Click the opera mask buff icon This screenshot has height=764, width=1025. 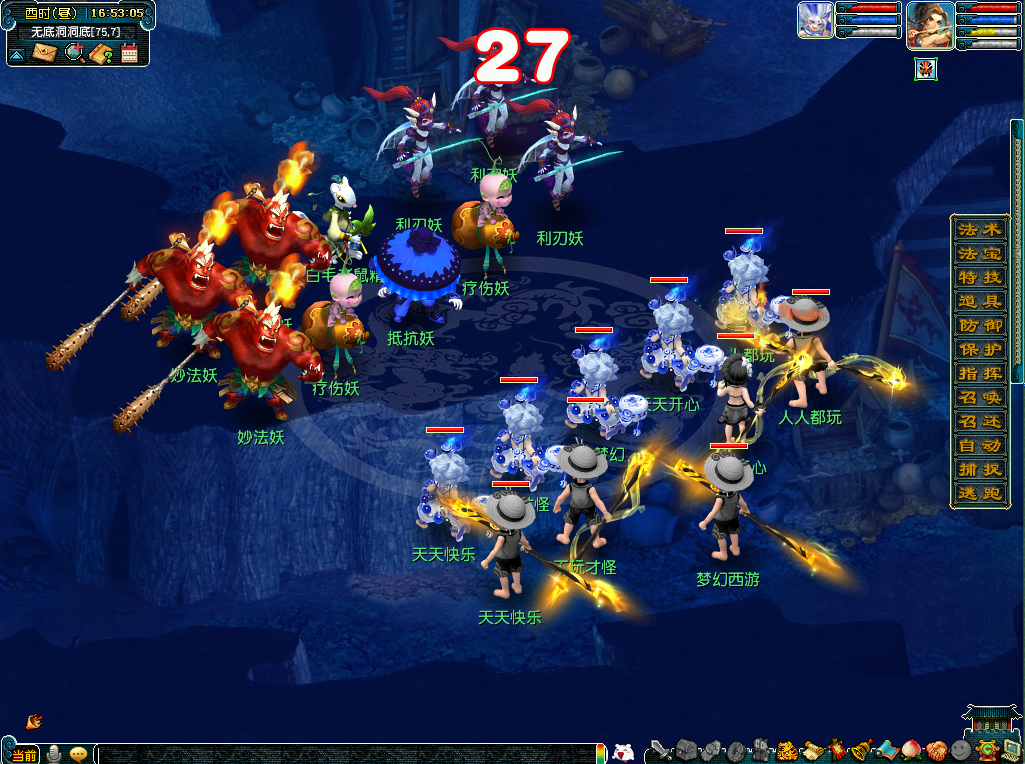click(926, 68)
